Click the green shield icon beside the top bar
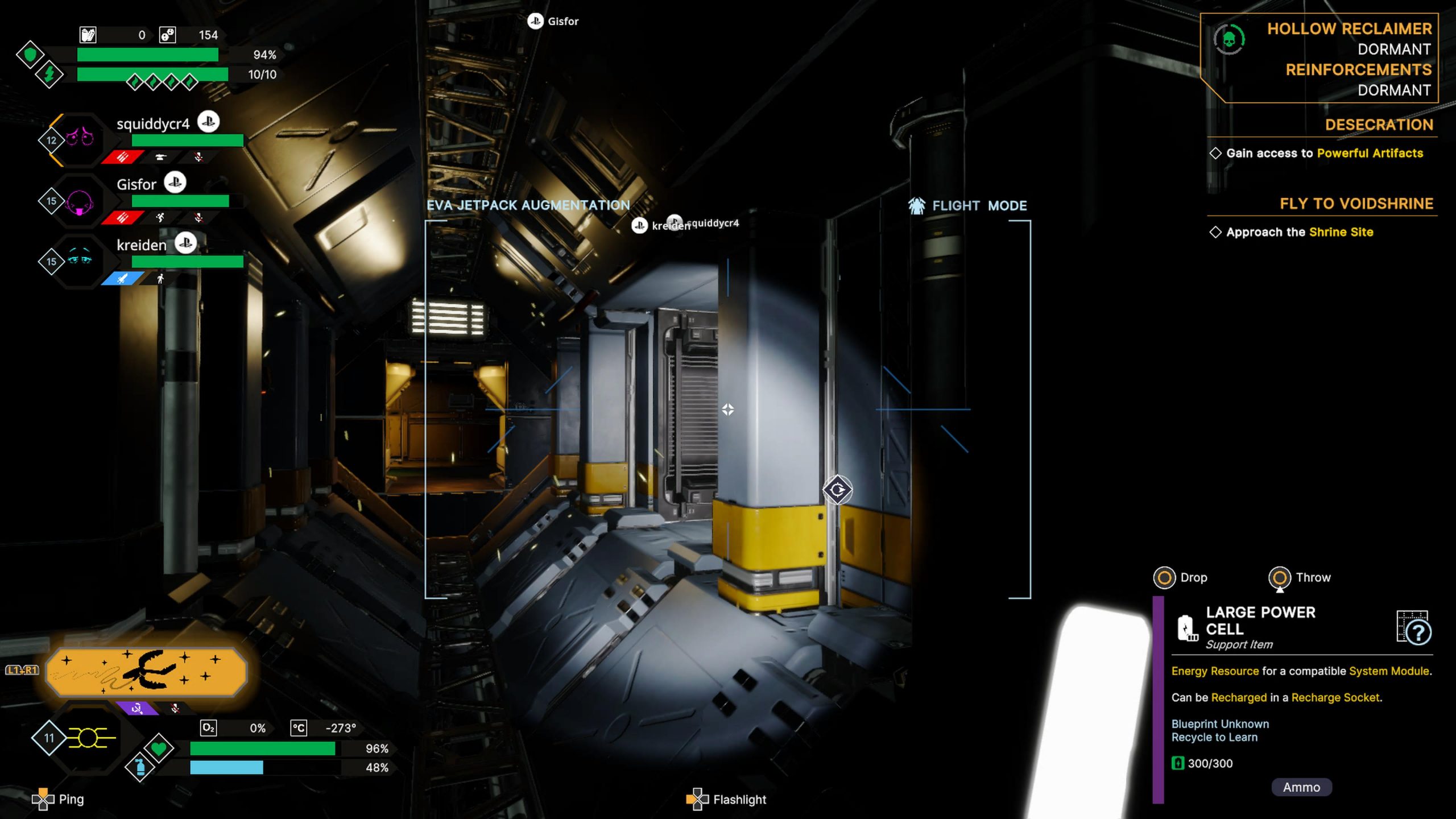 tap(30, 55)
